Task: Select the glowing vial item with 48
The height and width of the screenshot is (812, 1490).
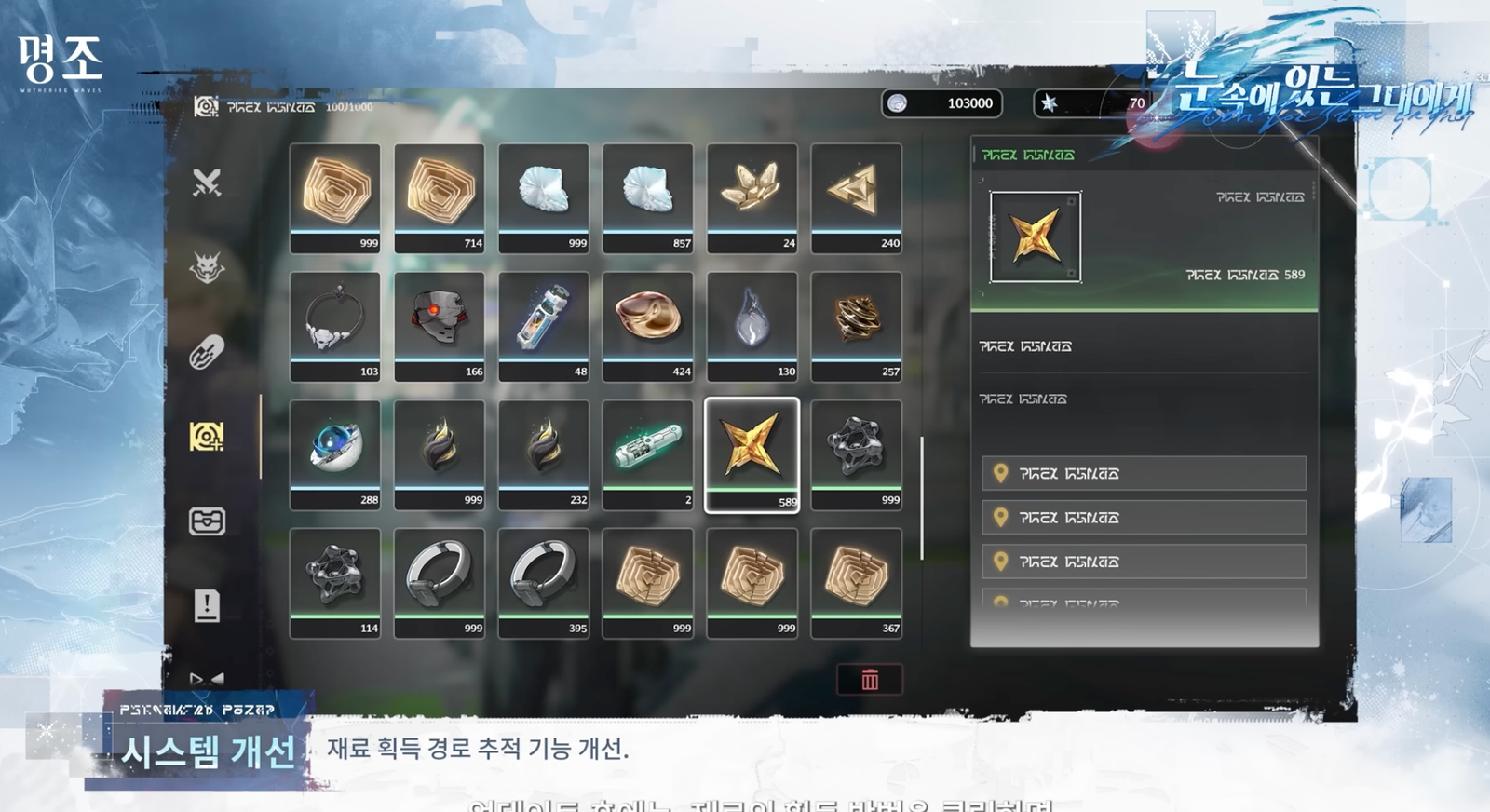Action: point(544,325)
